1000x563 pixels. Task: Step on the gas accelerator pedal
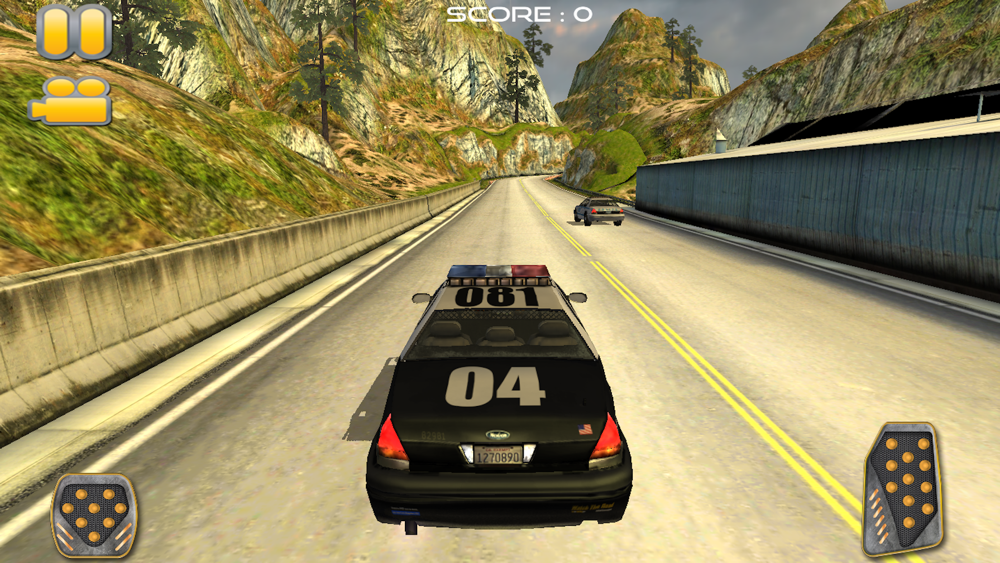902,488
